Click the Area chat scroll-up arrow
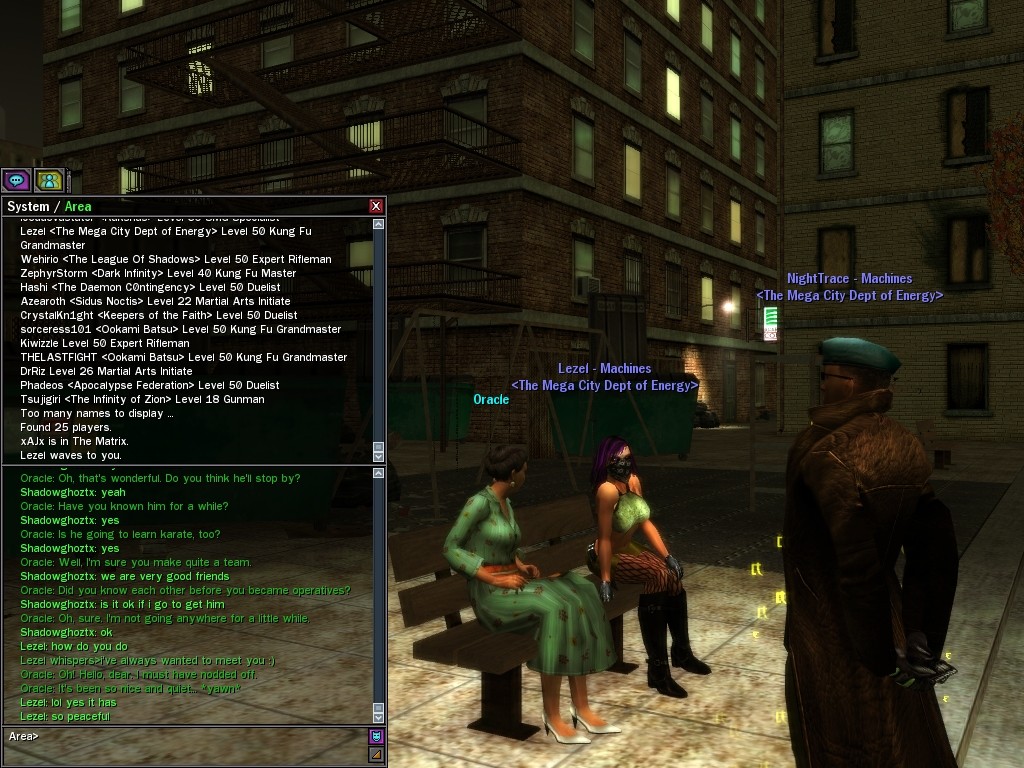The image size is (1024, 768). tap(379, 473)
